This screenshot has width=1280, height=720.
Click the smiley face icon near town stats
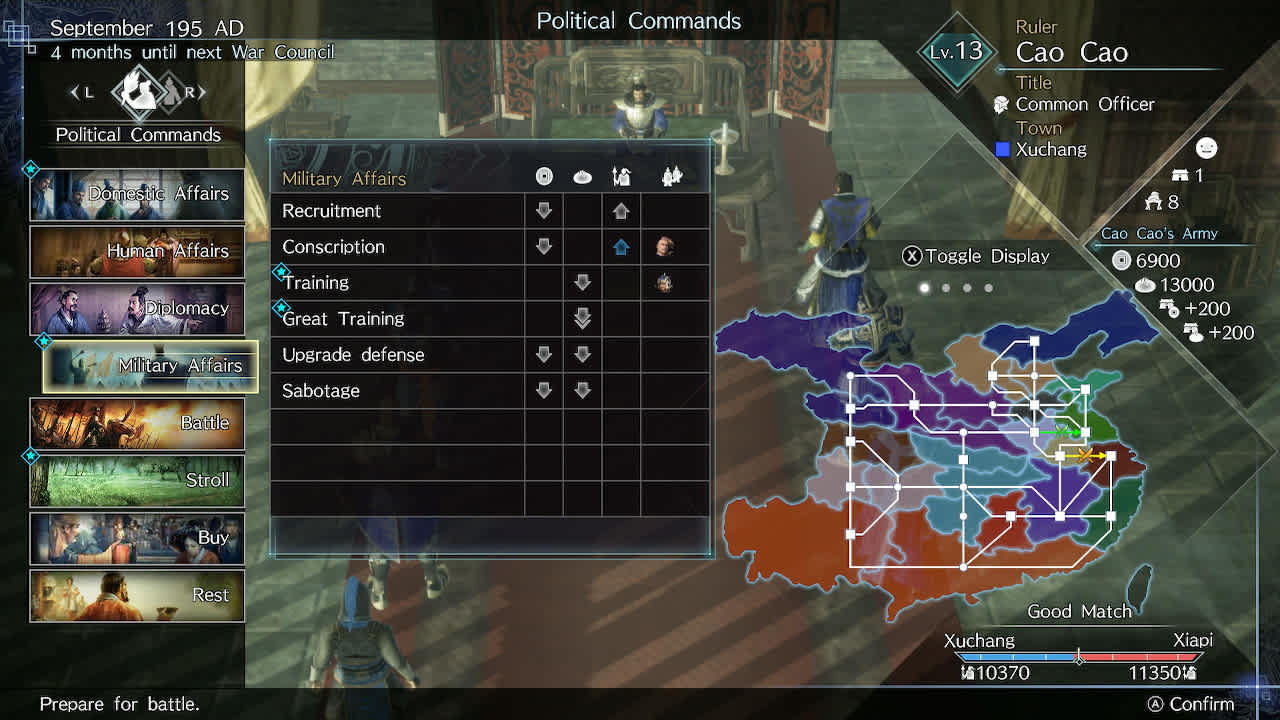pyautogui.click(x=1206, y=147)
